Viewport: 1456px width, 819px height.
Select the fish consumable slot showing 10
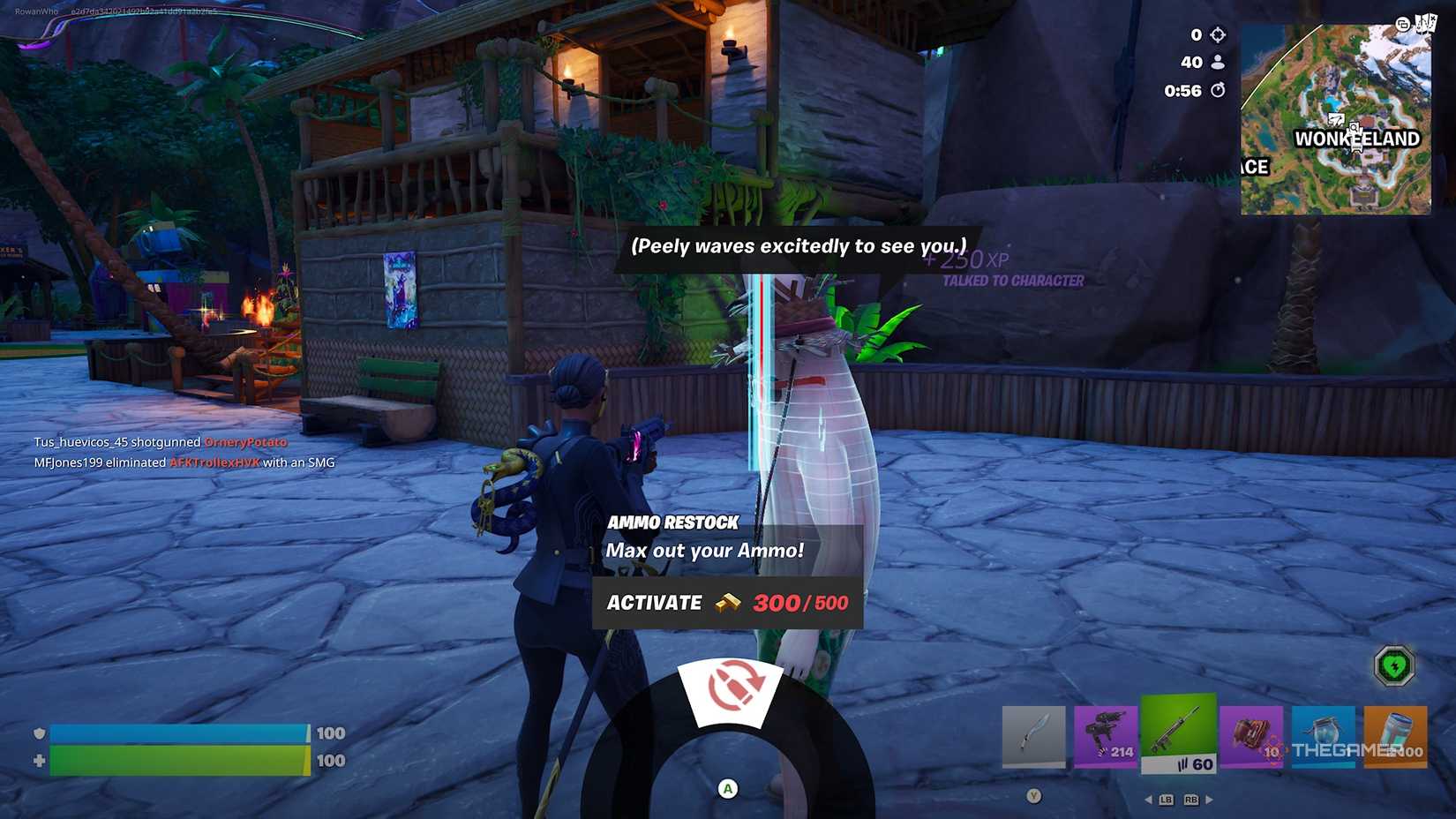1250,735
